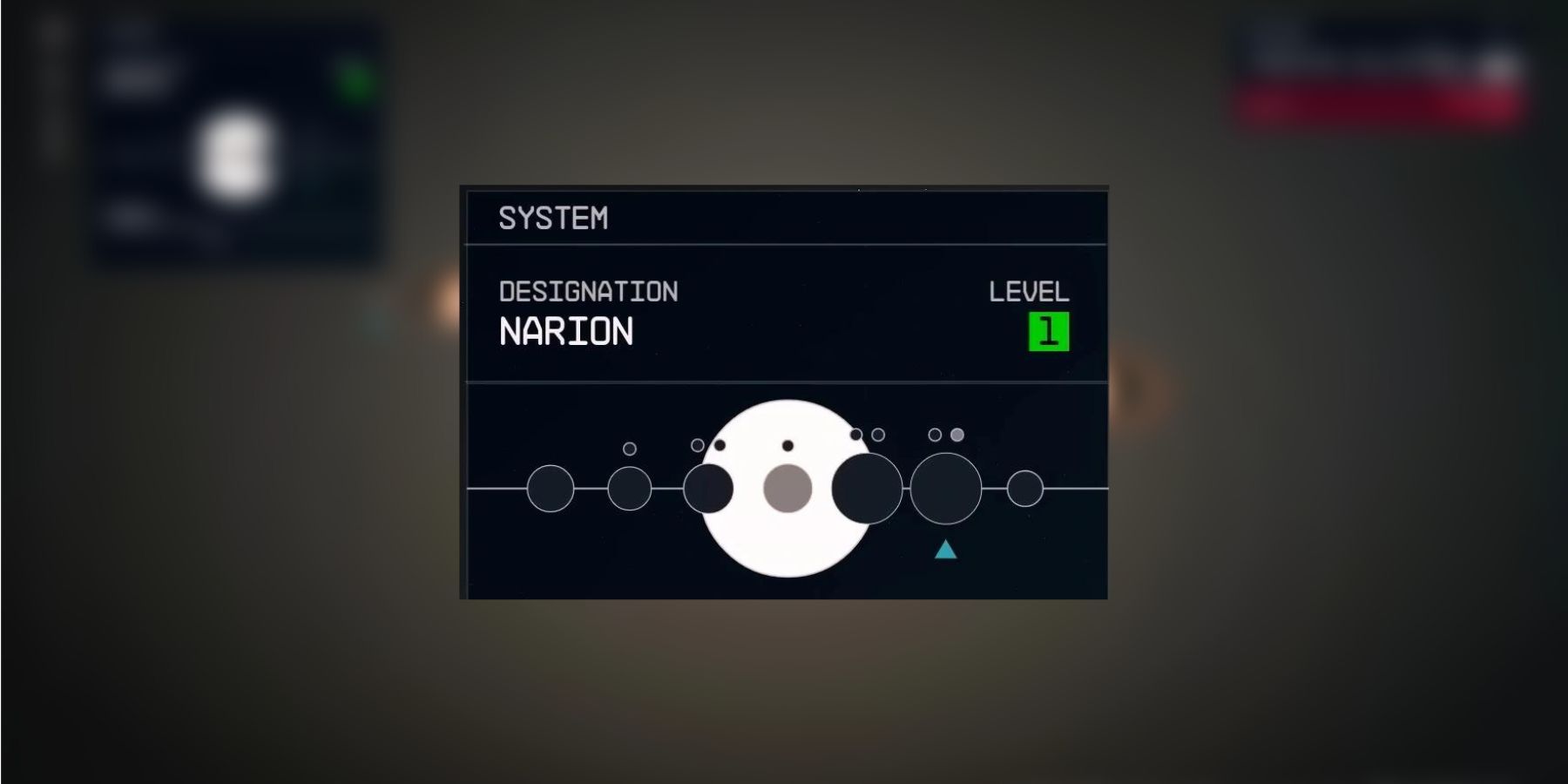Click the small black moon dot above the star
The image size is (1568, 784).
pyautogui.click(x=787, y=445)
